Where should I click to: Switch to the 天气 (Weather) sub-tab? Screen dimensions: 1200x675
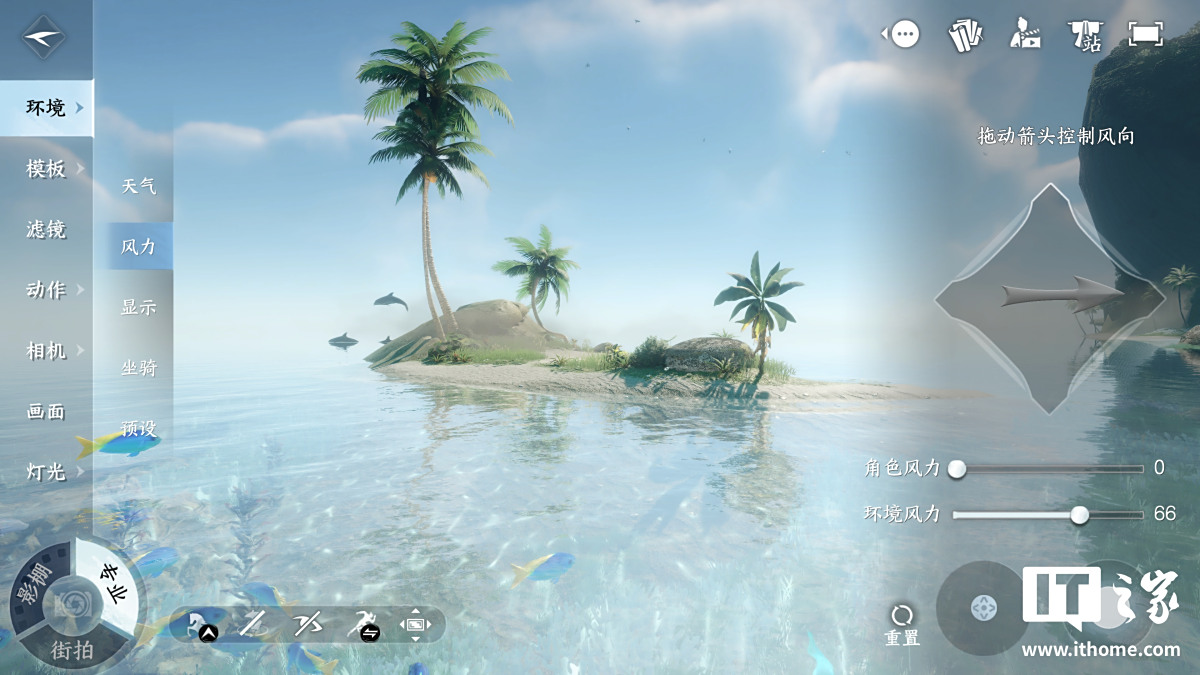(139, 186)
